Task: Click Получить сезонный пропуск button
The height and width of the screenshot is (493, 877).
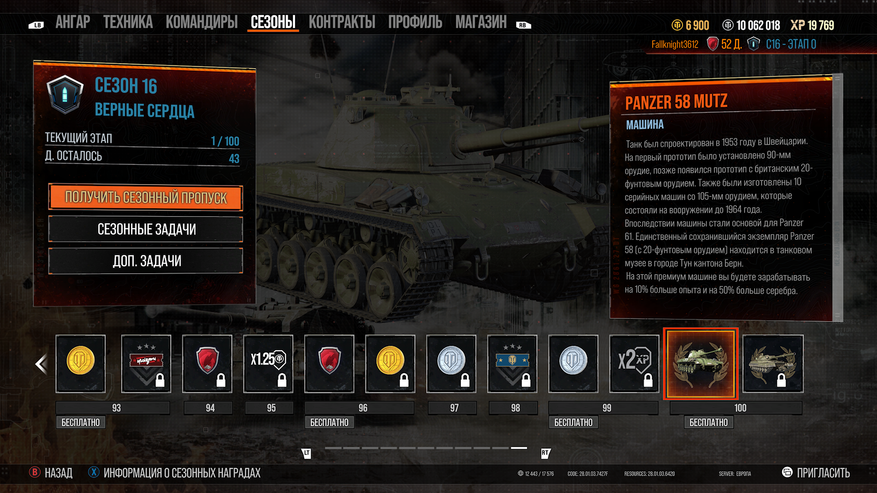Action: point(146,197)
